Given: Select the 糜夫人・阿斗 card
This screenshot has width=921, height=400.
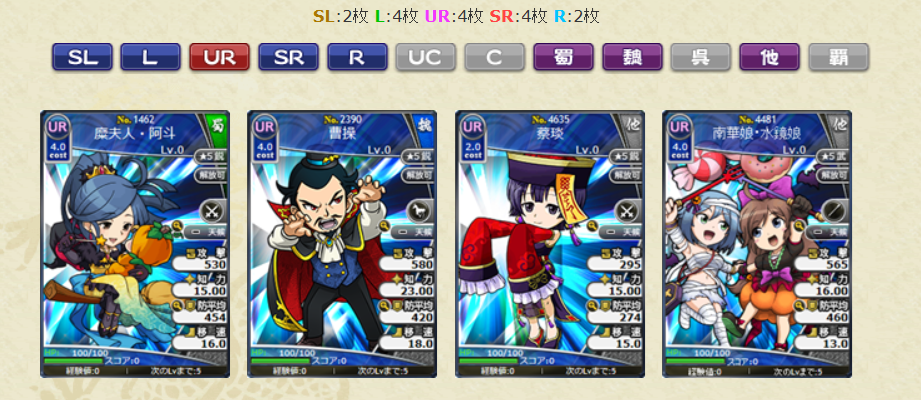Looking at the screenshot, I should click(x=135, y=243).
